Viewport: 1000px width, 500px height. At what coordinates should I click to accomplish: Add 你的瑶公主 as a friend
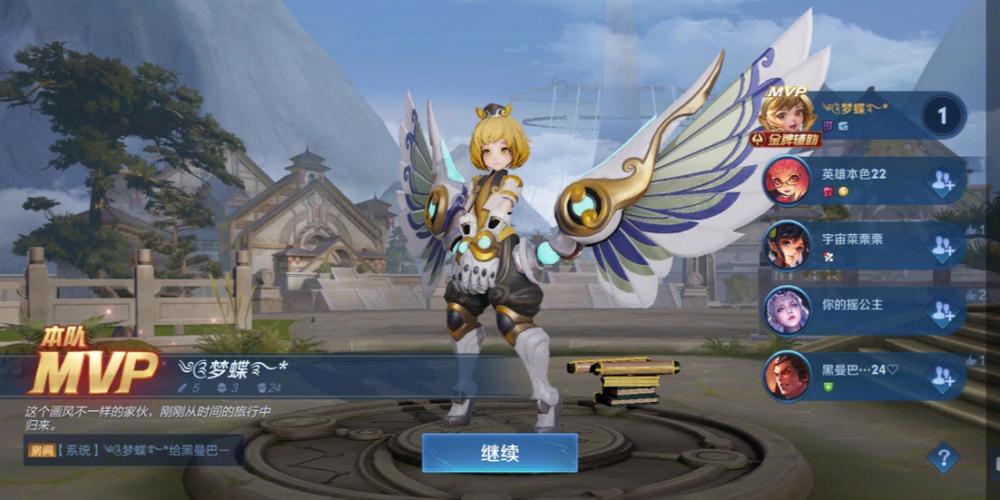(942, 312)
